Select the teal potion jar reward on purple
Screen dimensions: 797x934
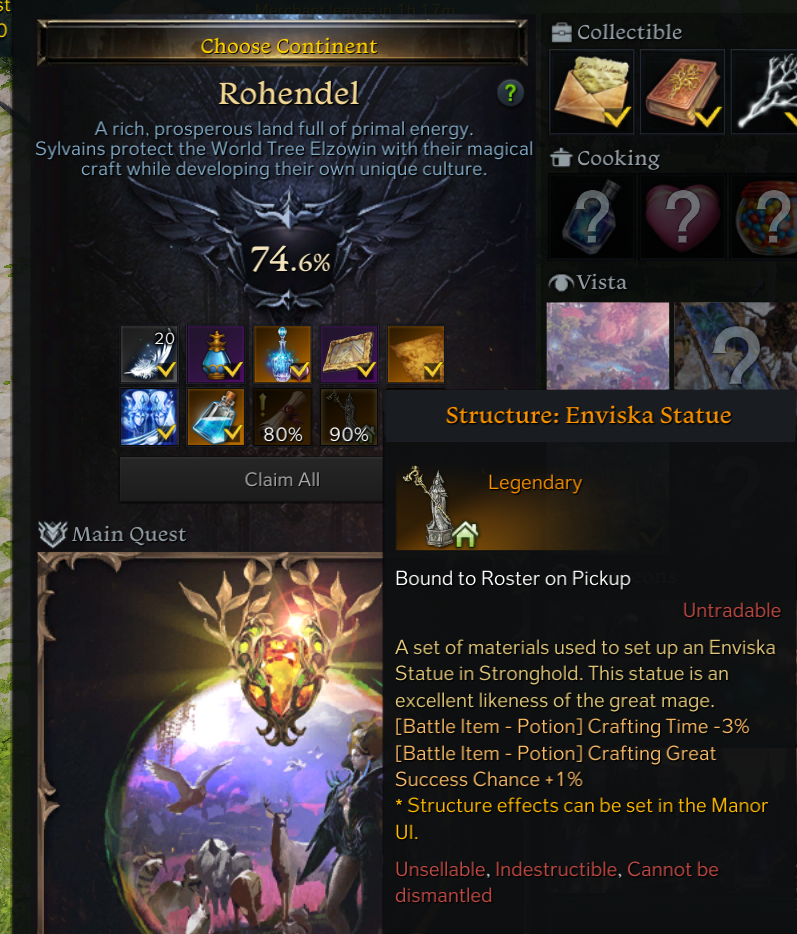tap(216, 355)
